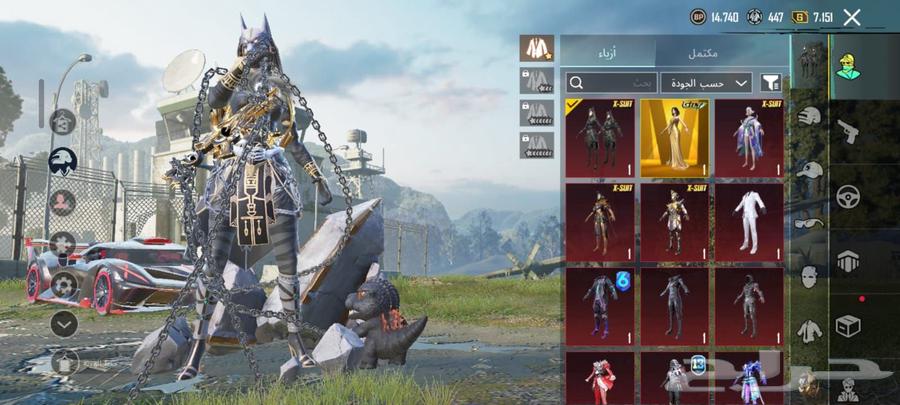Select the glasses accessory category
The width and height of the screenshot is (900, 405).
(x=809, y=223)
